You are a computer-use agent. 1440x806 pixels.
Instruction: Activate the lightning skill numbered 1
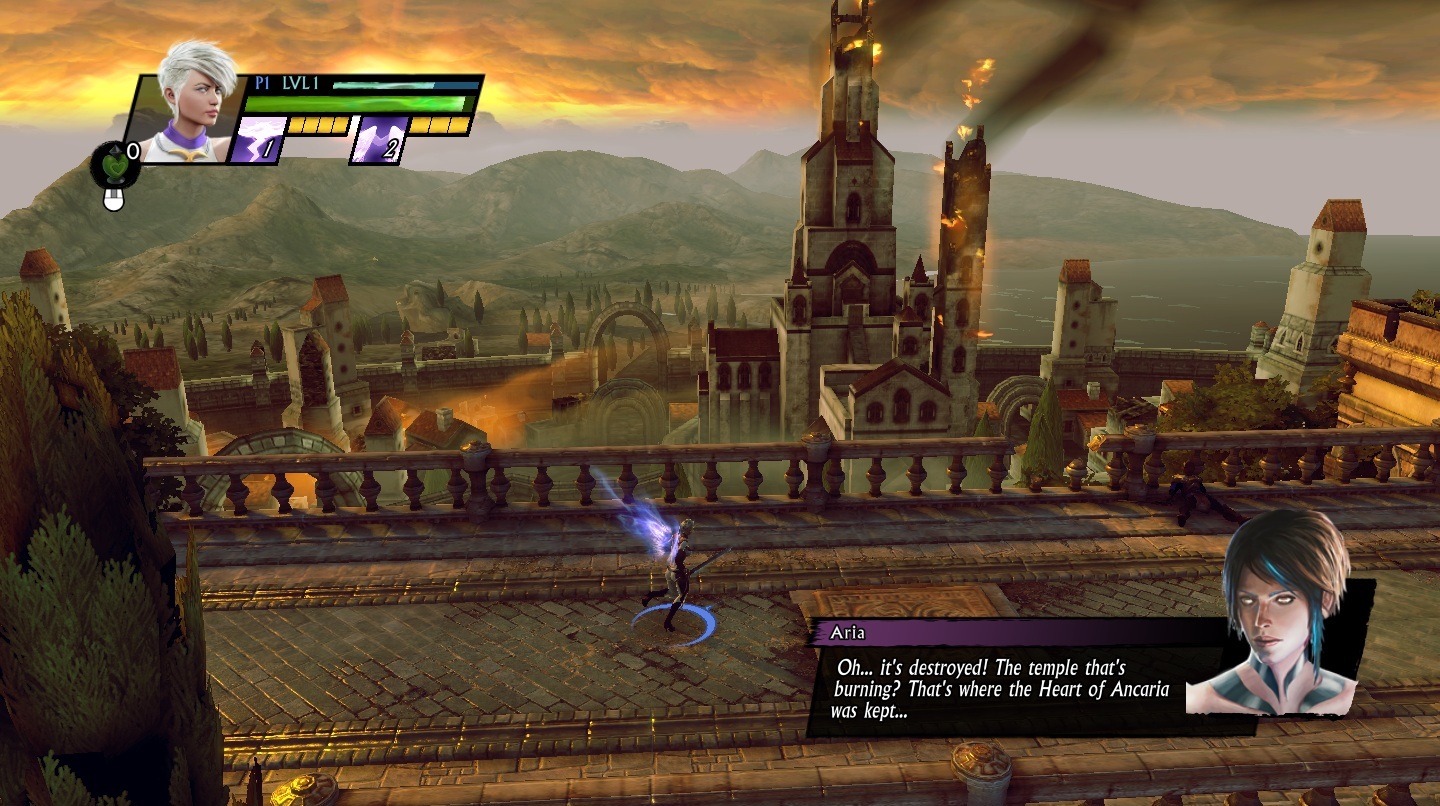pos(256,139)
